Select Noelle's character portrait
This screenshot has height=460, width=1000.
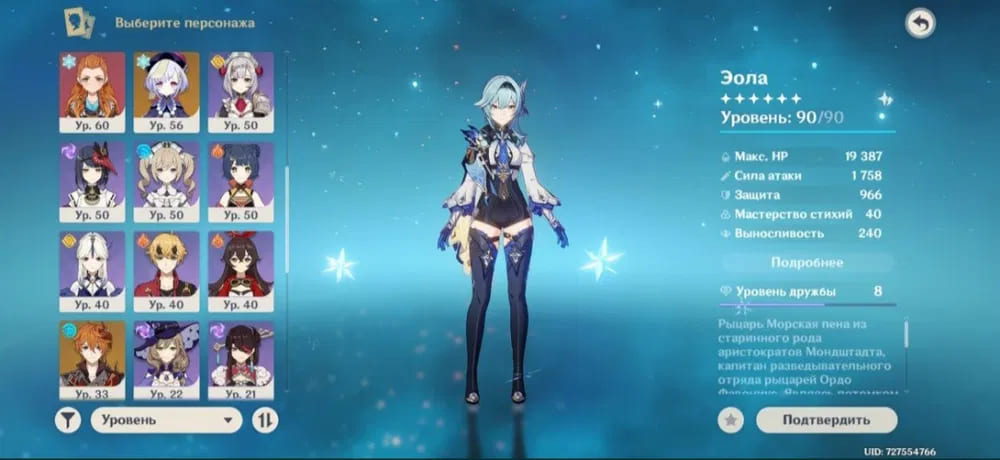pyautogui.click(x=241, y=91)
